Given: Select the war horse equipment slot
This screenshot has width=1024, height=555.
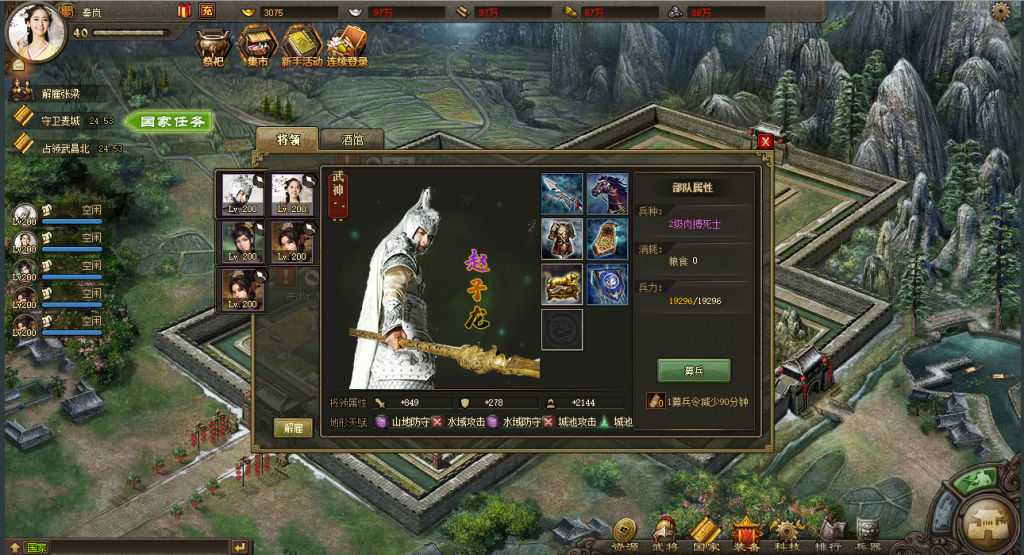Looking at the screenshot, I should pos(607,193).
